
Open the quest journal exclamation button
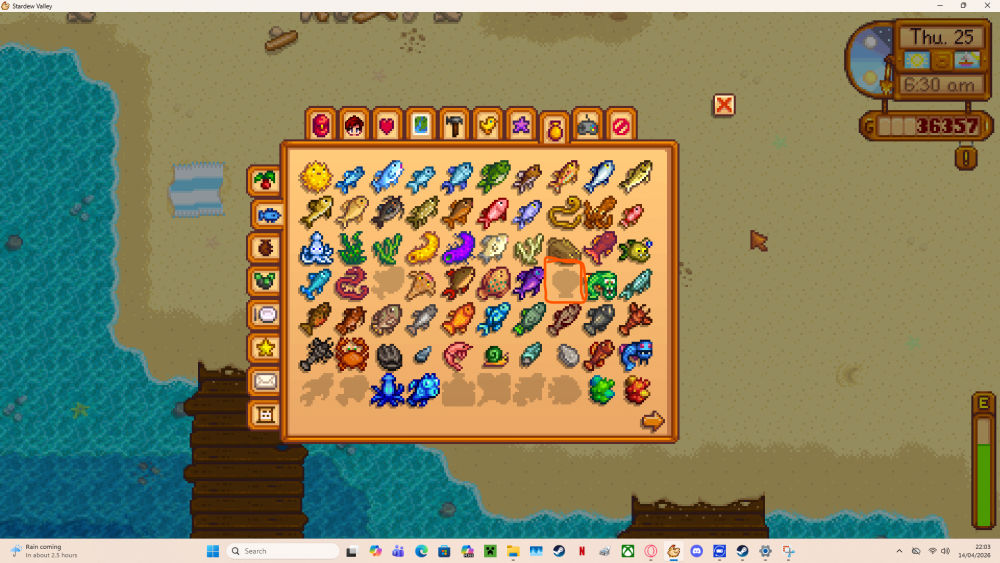[965, 157]
